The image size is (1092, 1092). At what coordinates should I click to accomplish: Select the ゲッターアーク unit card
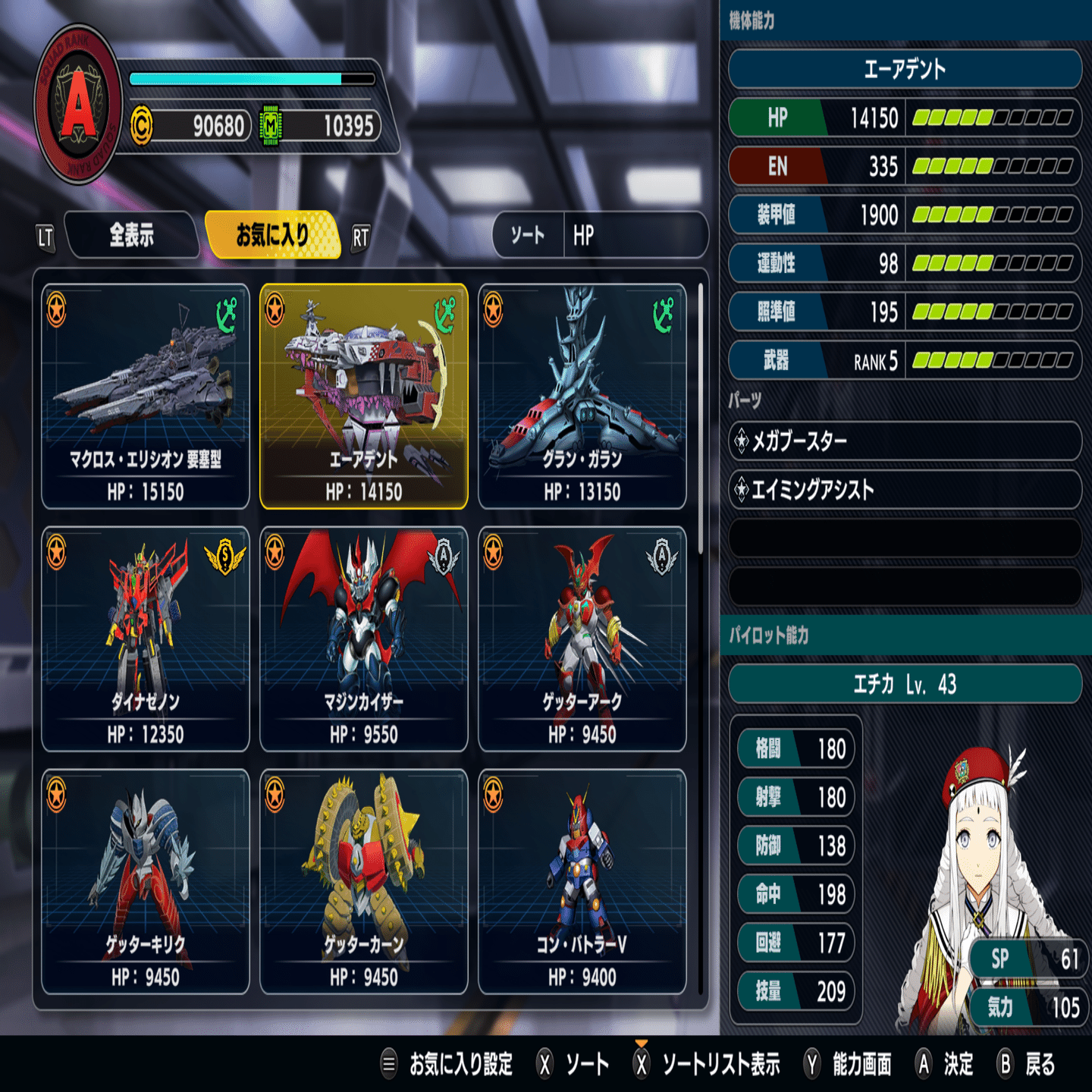pos(582,639)
